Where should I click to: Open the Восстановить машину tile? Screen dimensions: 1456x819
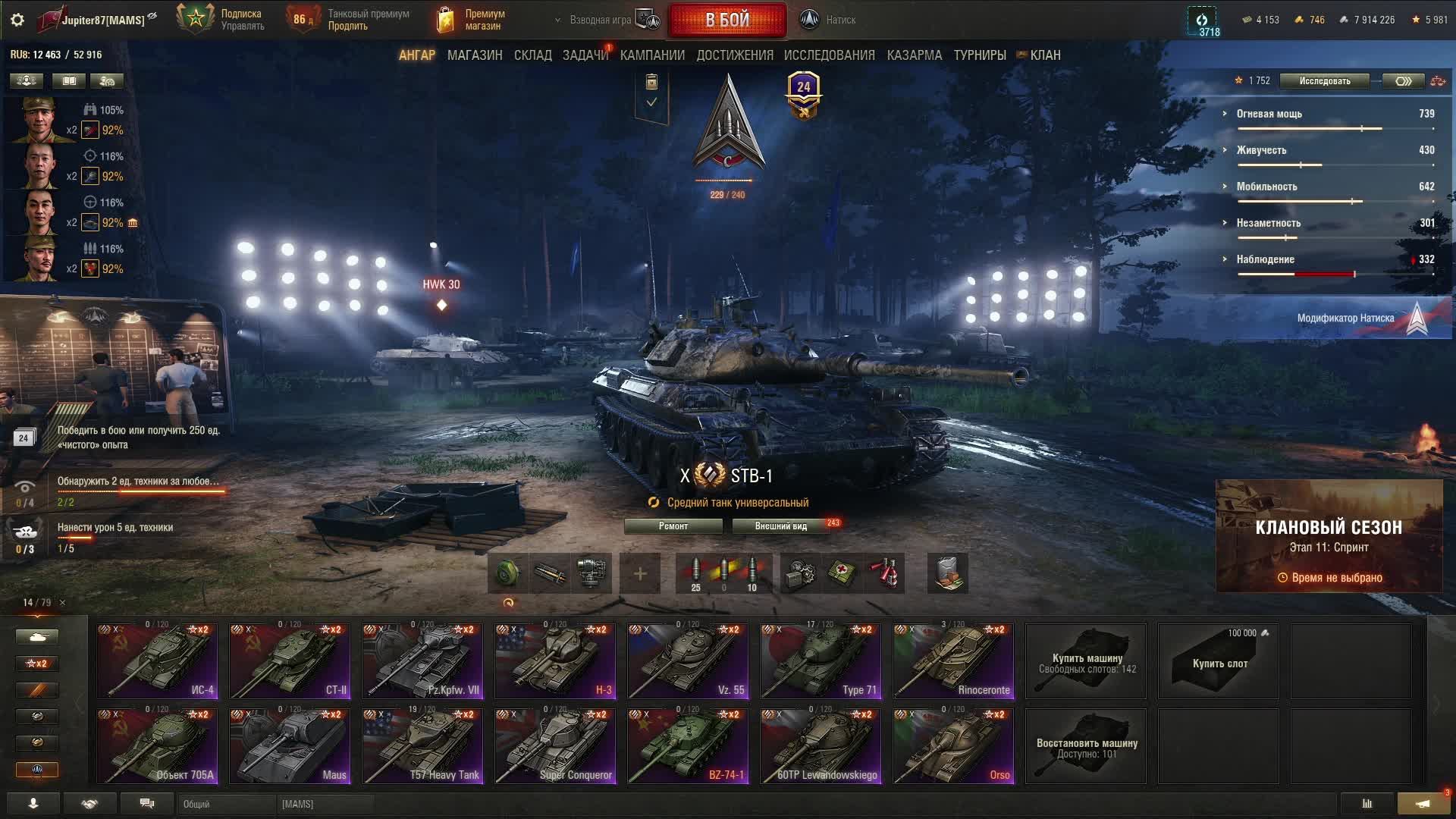tap(1086, 746)
